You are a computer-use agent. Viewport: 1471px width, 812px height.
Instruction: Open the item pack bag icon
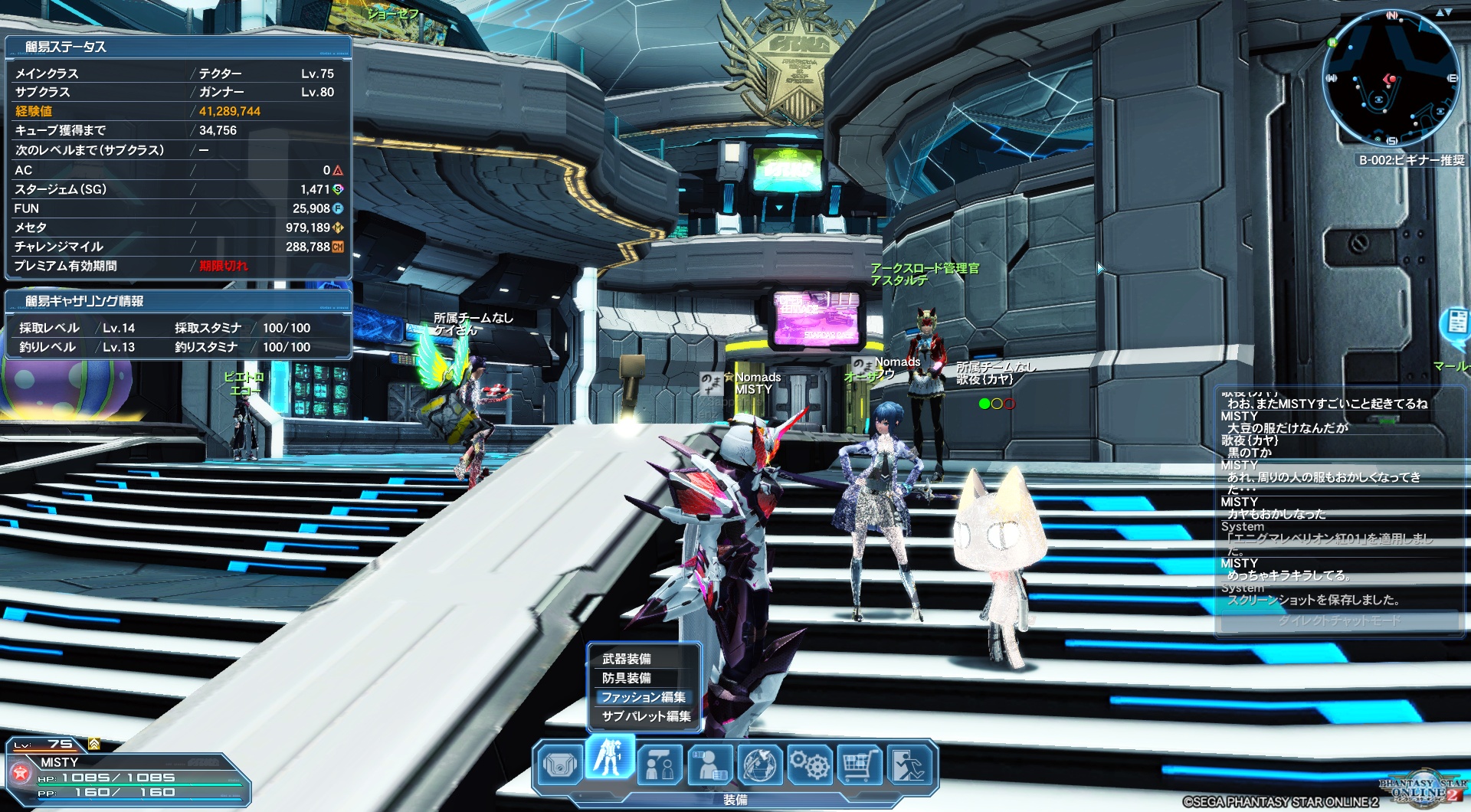559,765
